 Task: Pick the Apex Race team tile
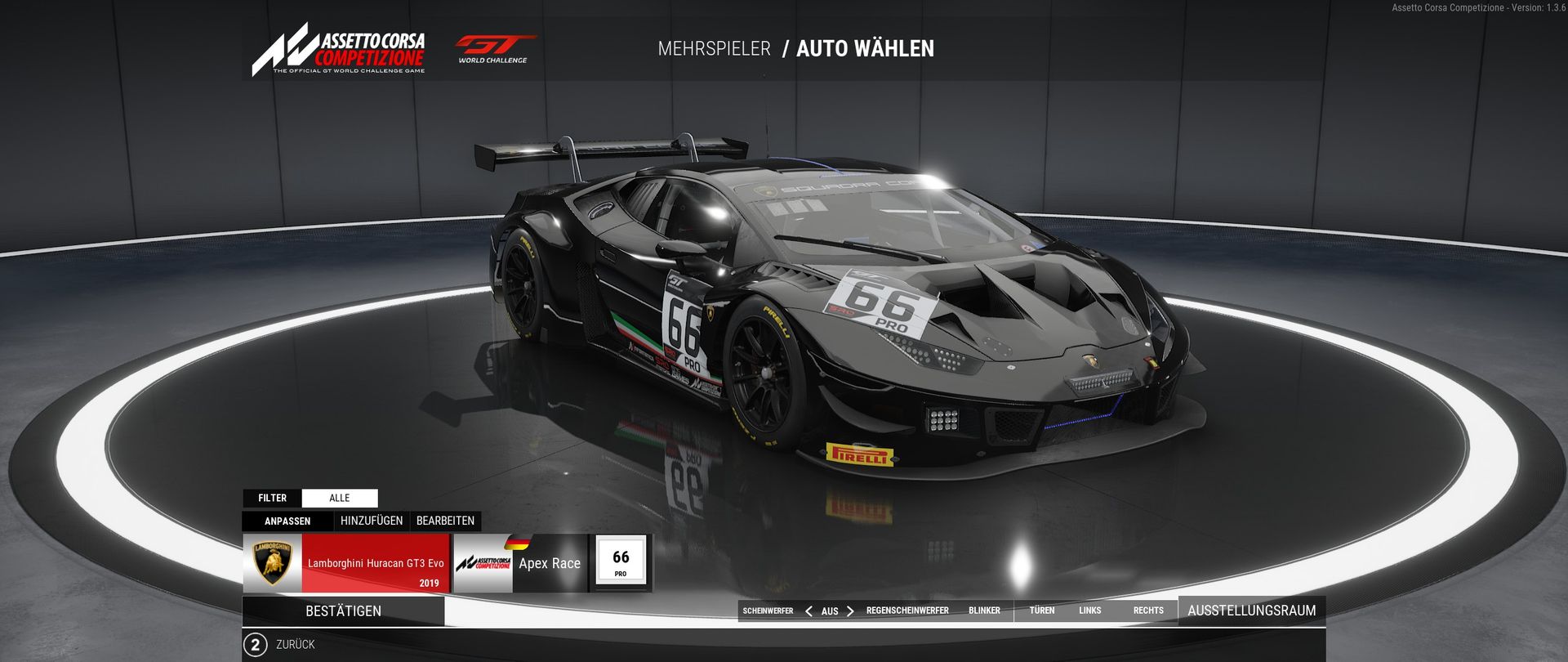click(520, 563)
